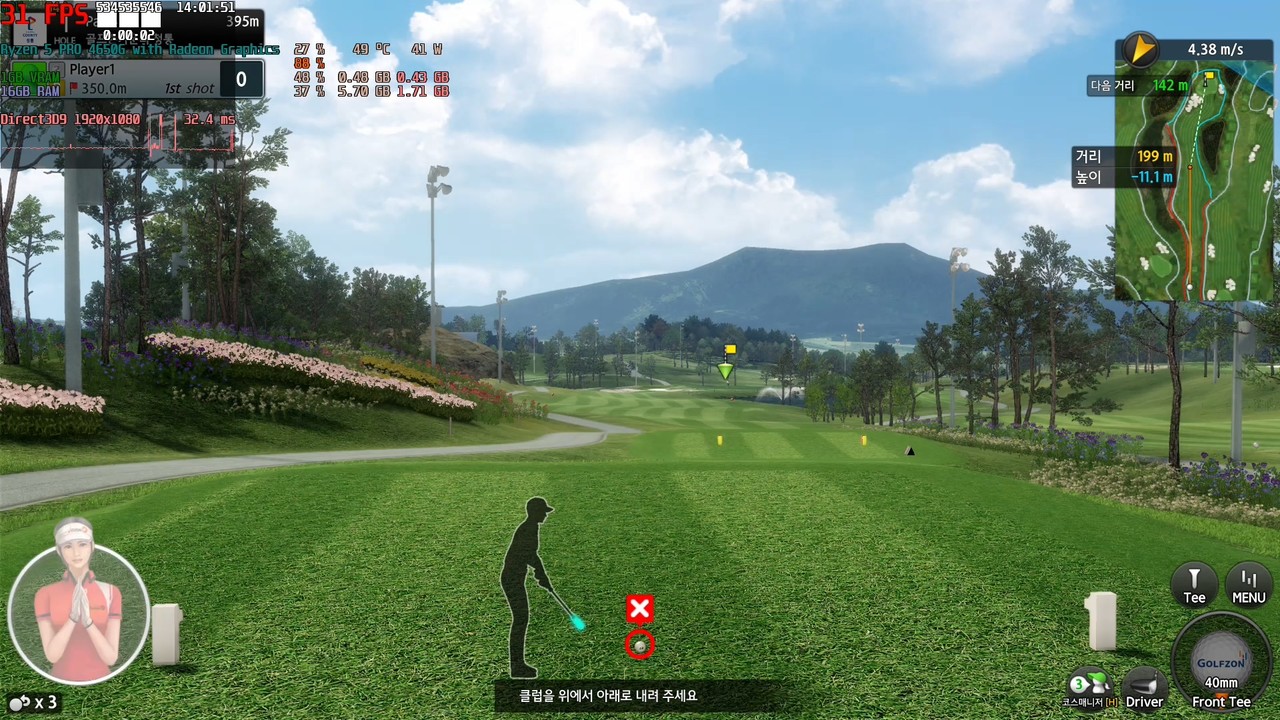Click the wind direction compass arrow
Image resolution: width=1280 pixels, height=720 pixels.
tap(1139, 49)
